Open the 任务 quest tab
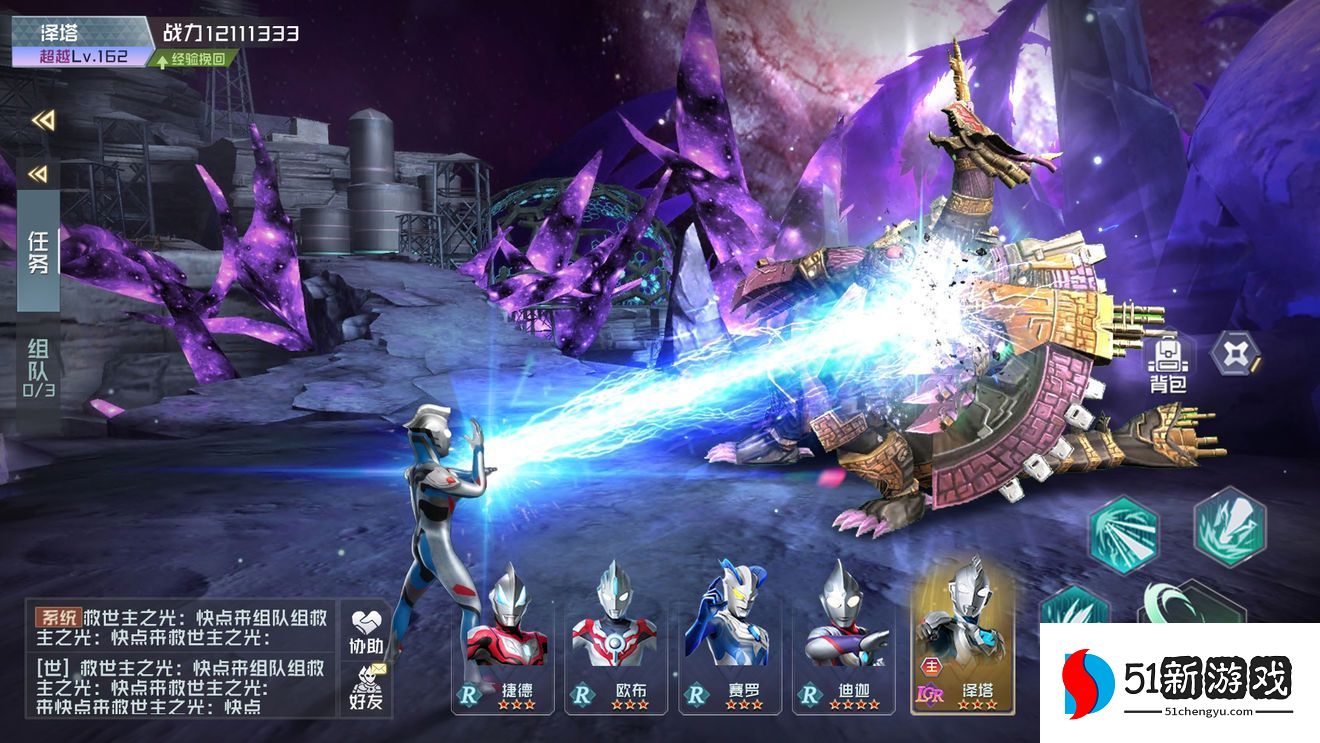This screenshot has height=743, width=1320. [x=39, y=252]
